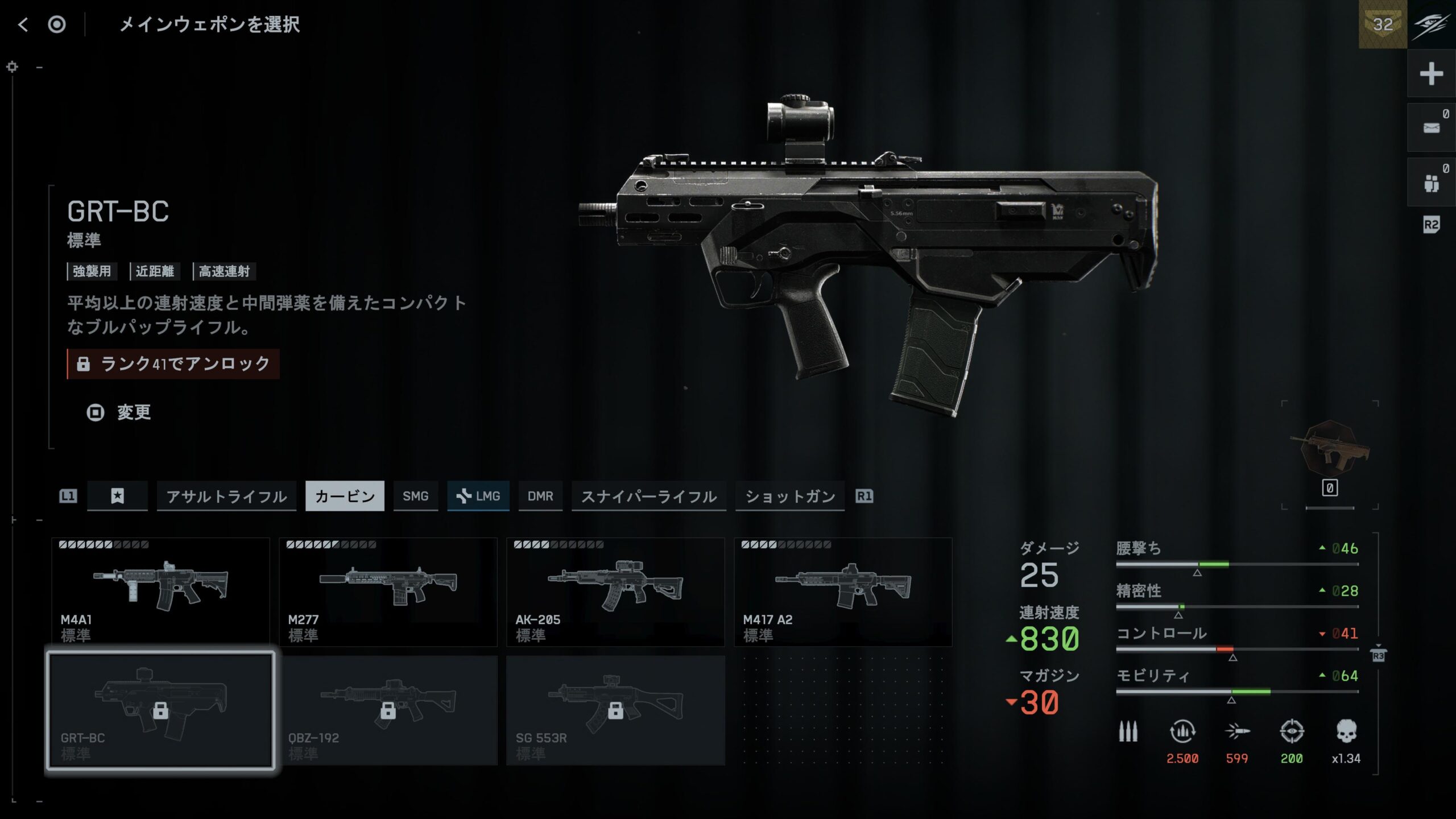Viewport: 1456px width, 819px height.
Task: Open the favorites star tab
Action: (117, 496)
